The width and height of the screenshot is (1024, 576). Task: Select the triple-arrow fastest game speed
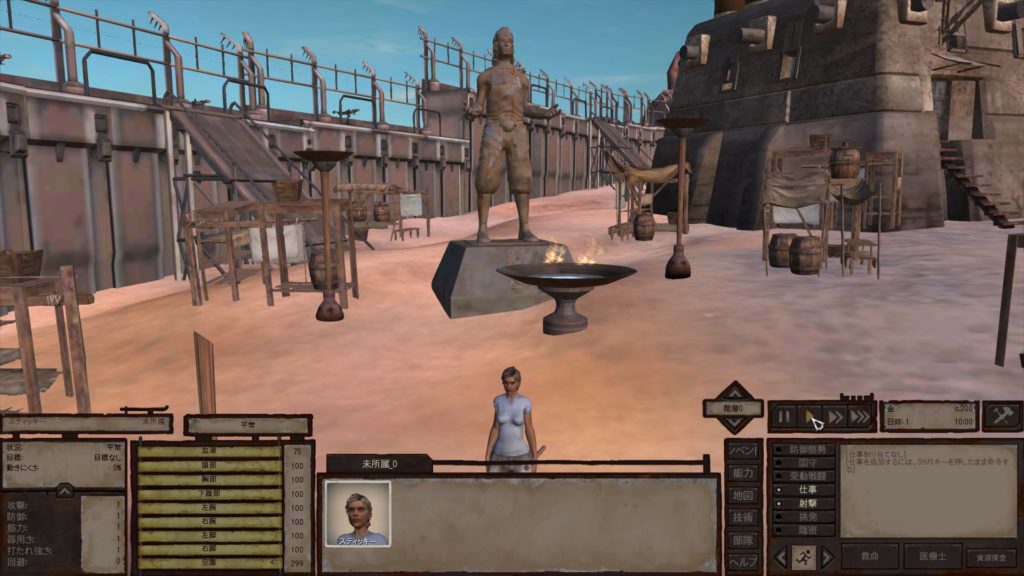click(x=861, y=416)
